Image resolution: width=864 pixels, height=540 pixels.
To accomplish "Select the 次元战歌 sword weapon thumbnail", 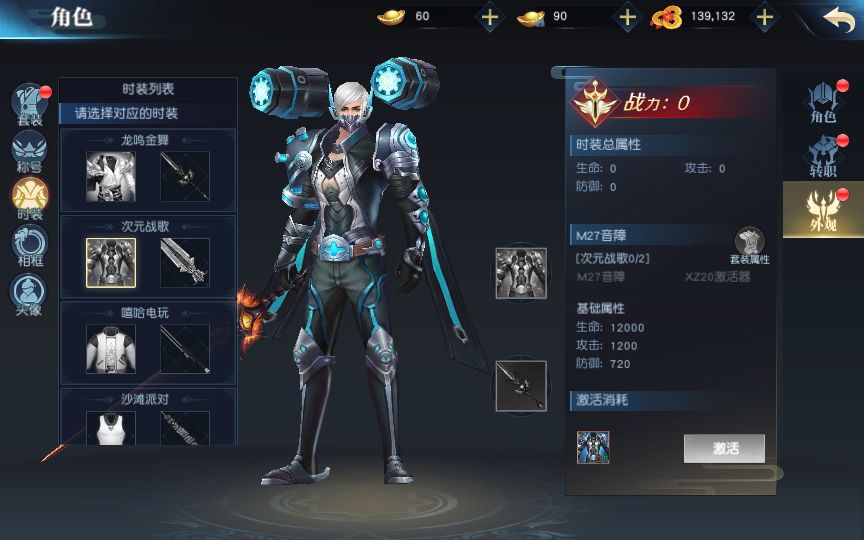I will pos(185,263).
